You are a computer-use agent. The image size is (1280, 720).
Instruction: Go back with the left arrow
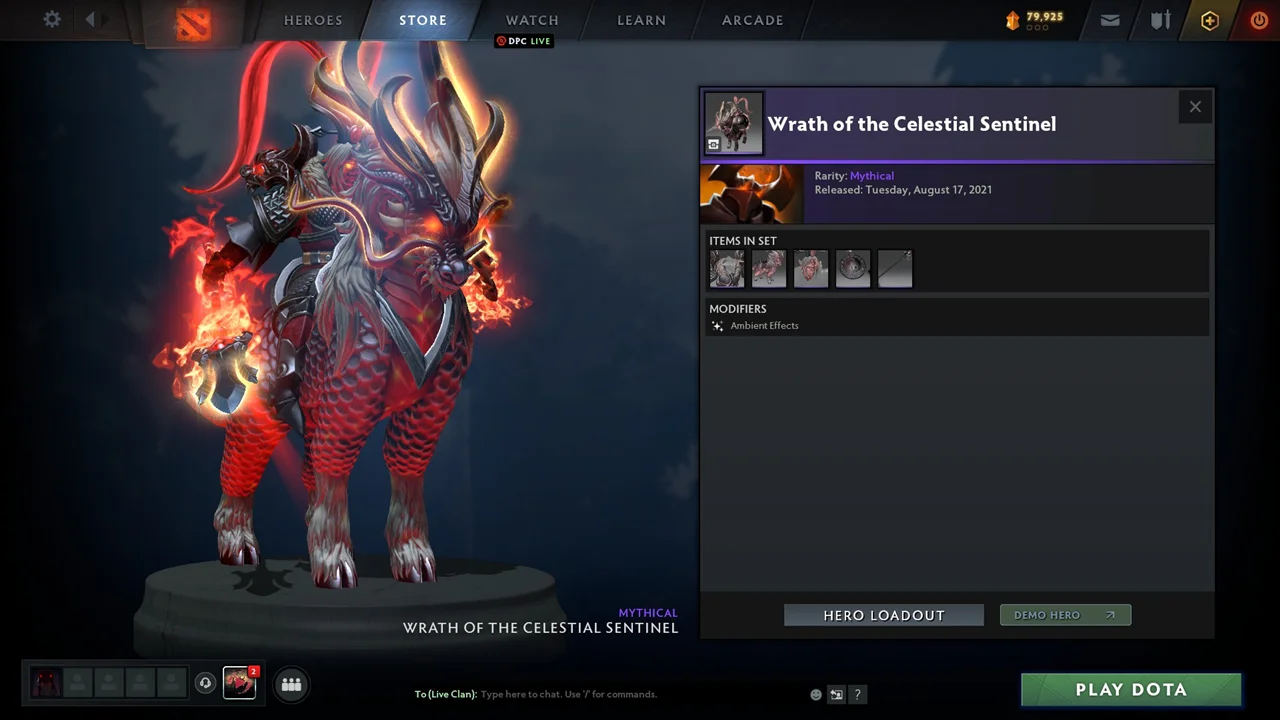[90, 20]
